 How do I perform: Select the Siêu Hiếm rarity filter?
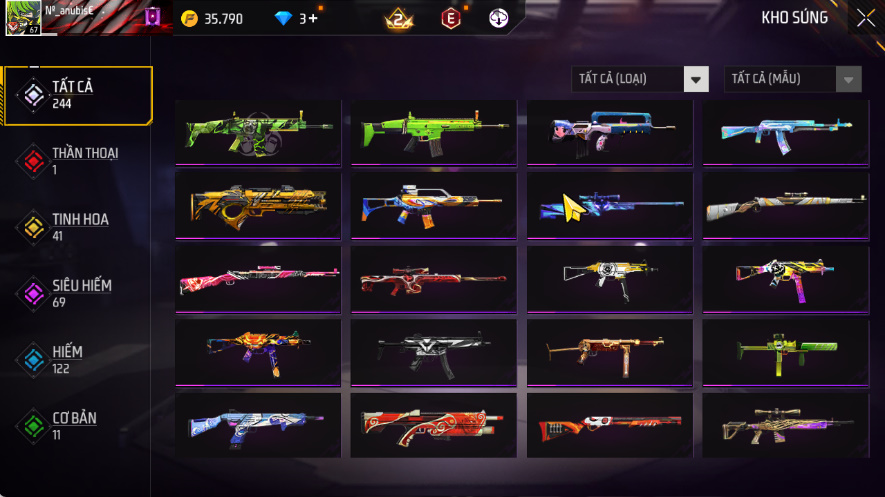tap(78, 292)
